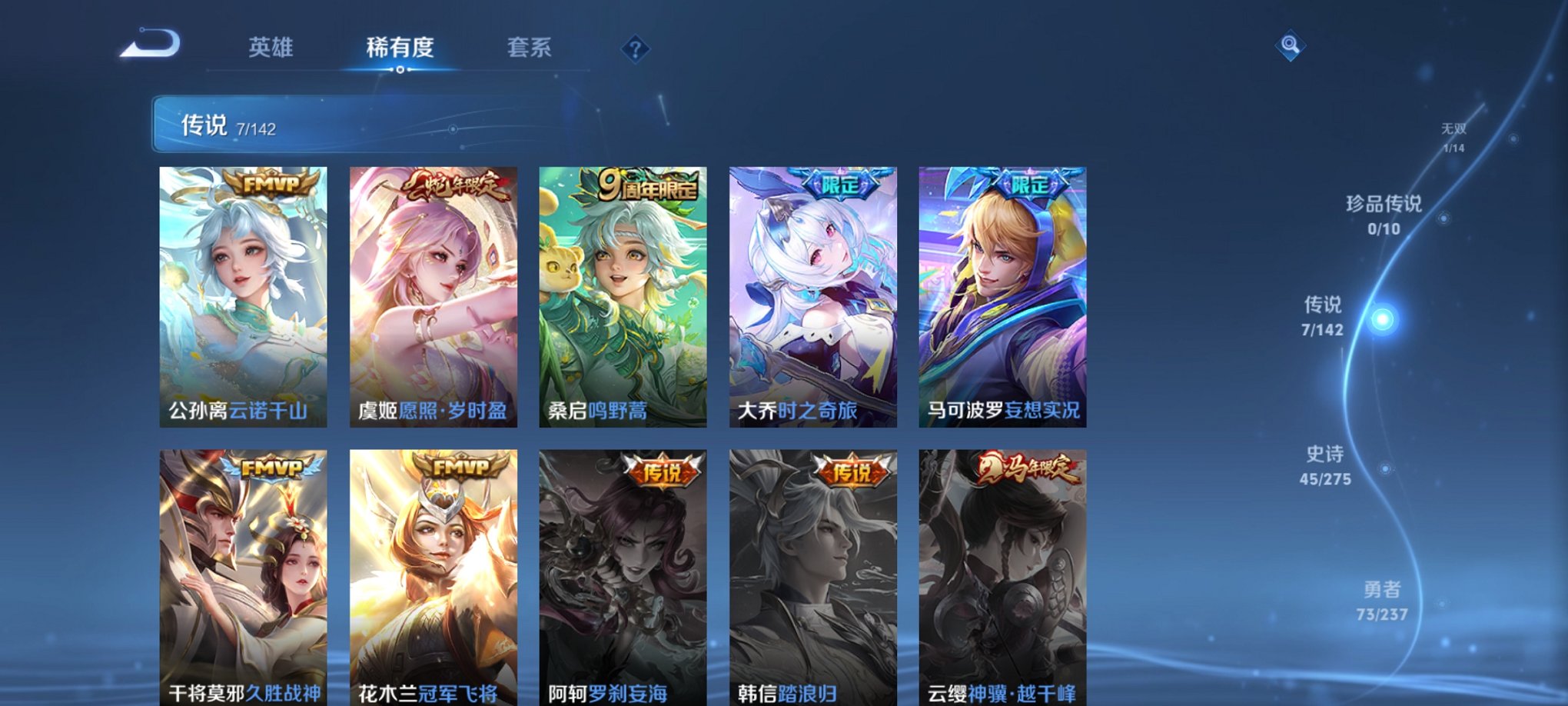Switch to the 英雄 tab
The image size is (1568, 706).
point(269,48)
